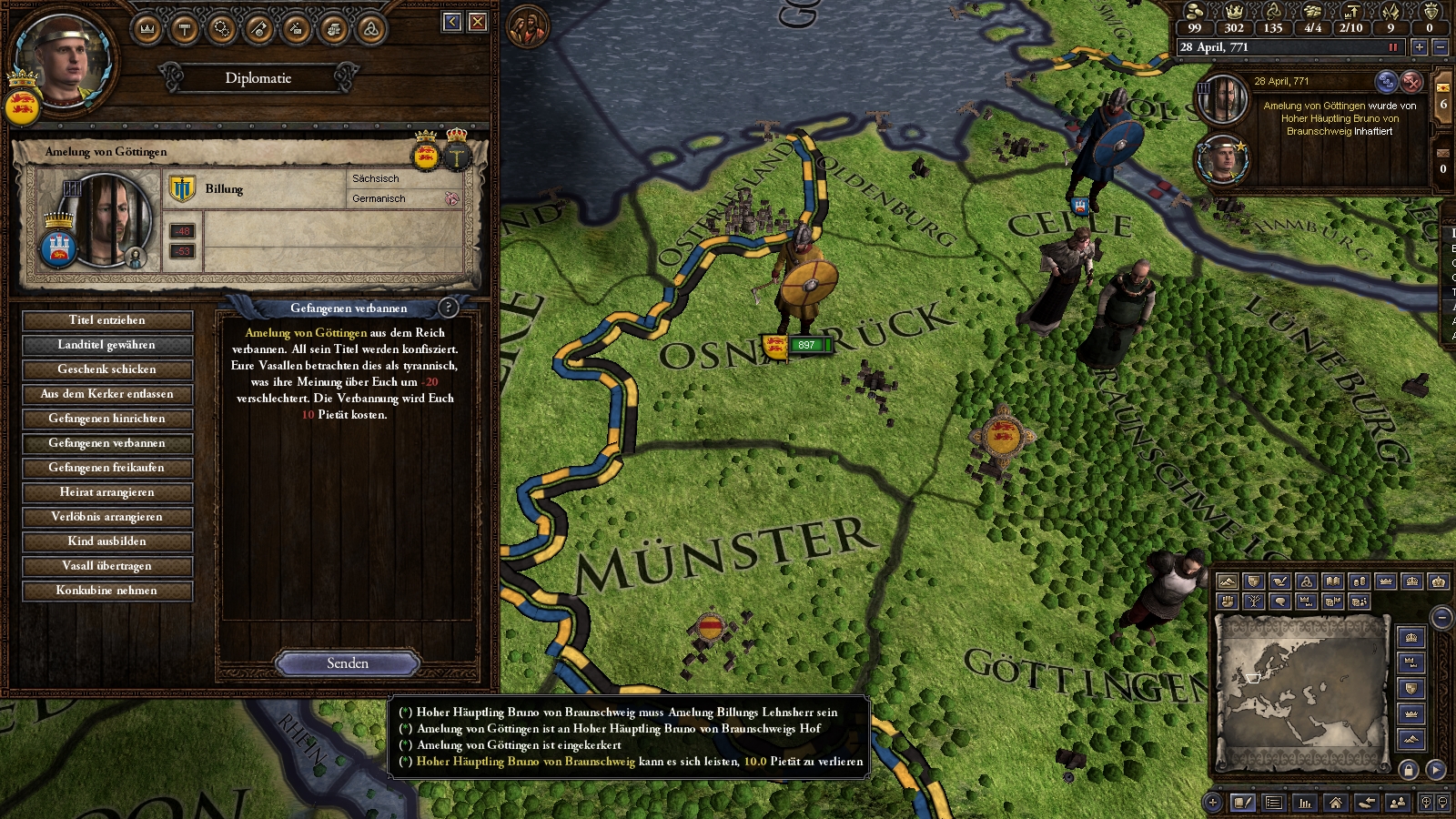Go back using the diplomacy panel arrow
Screen dimensions: 1456x819
tap(452, 22)
